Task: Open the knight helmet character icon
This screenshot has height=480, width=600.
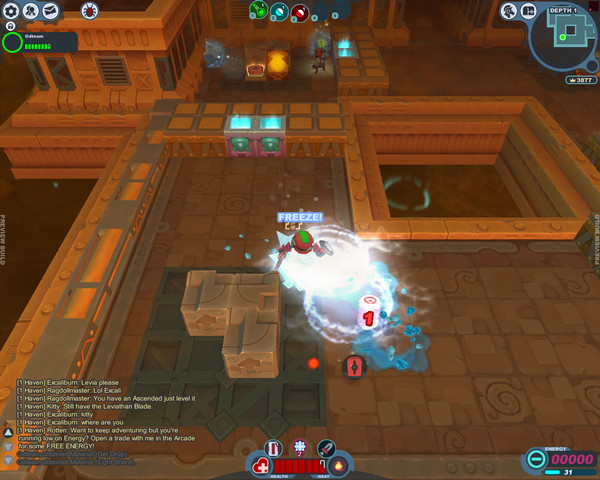Action: pos(510,11)
